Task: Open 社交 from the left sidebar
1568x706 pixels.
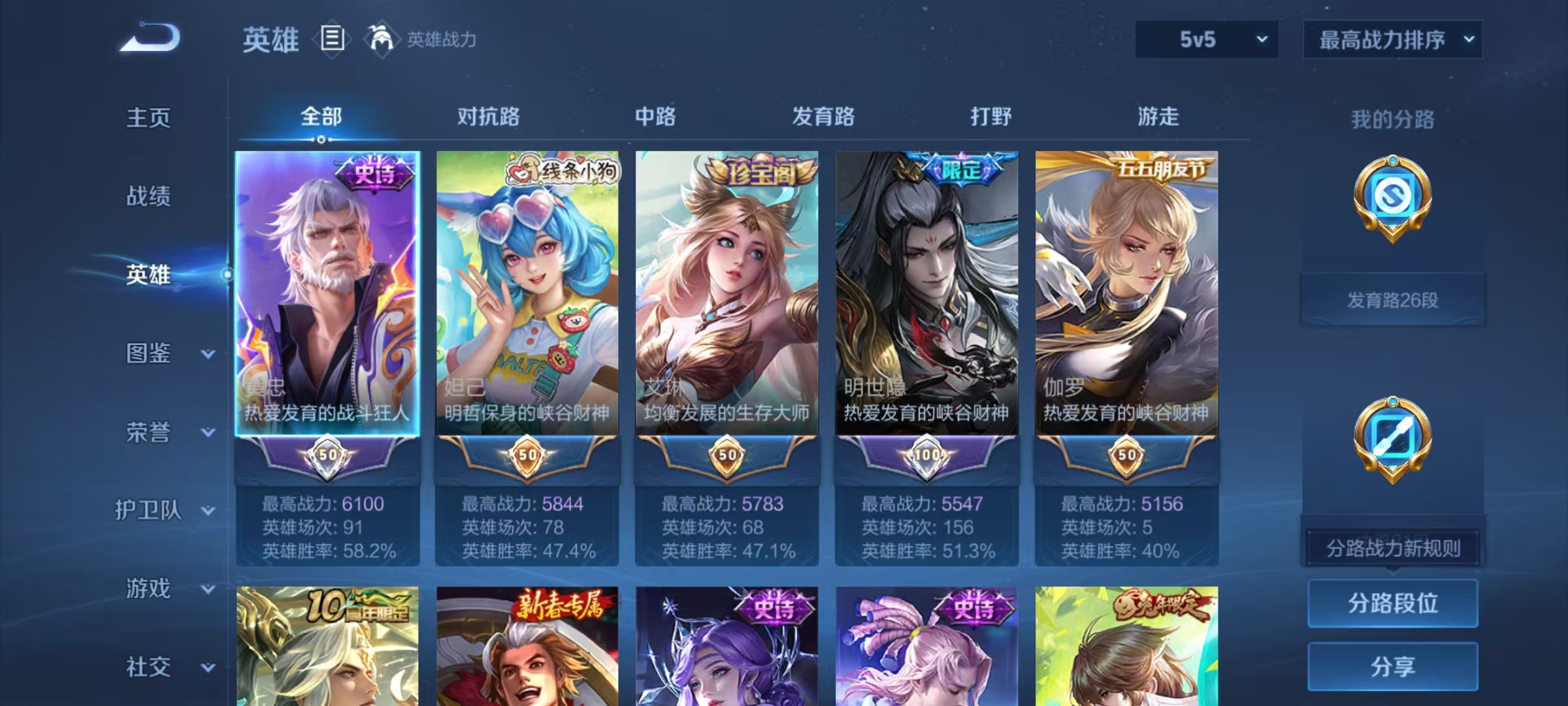Action: [x=148, y=667]
